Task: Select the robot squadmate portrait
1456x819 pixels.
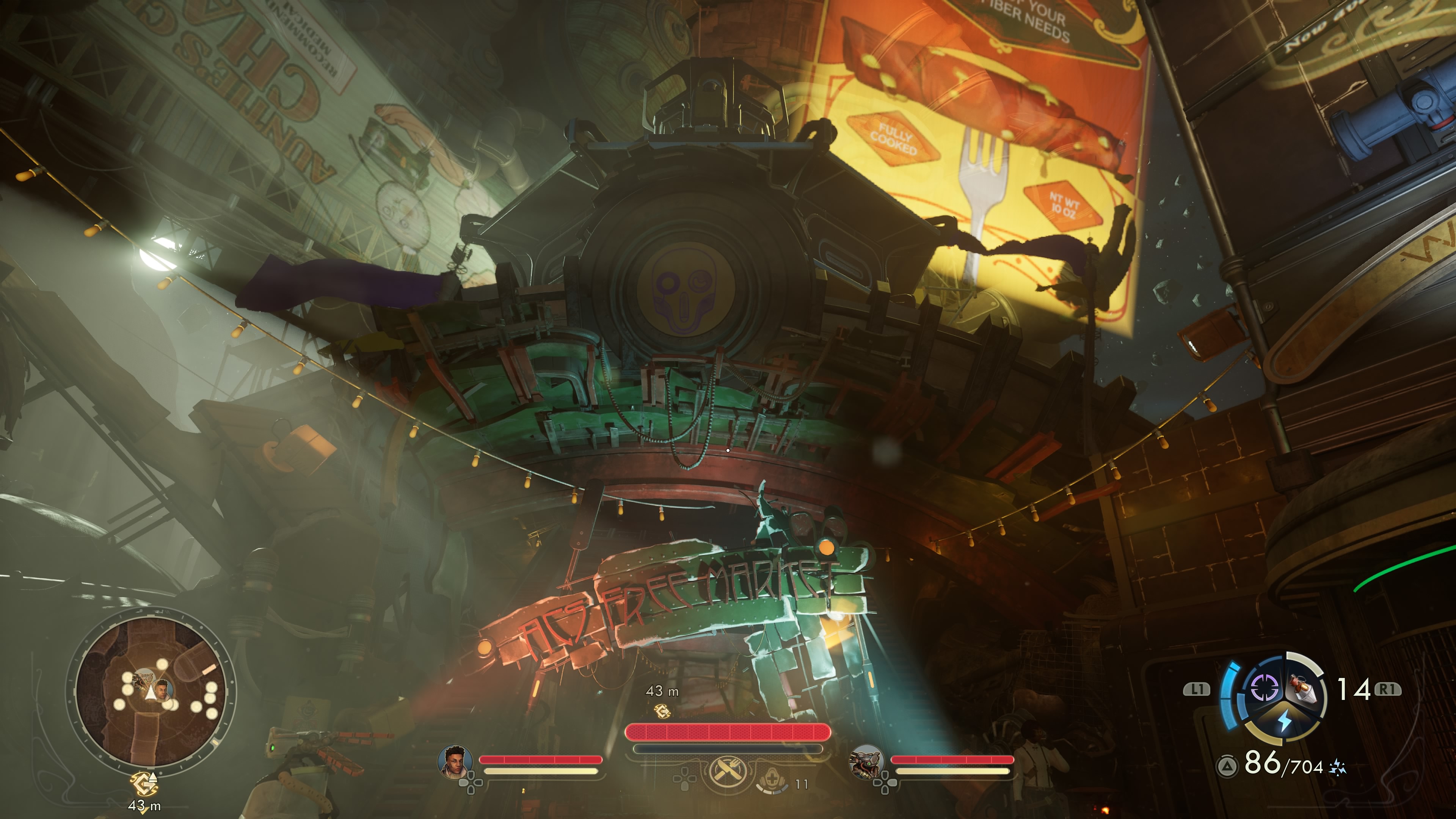Action: [865, 761]
